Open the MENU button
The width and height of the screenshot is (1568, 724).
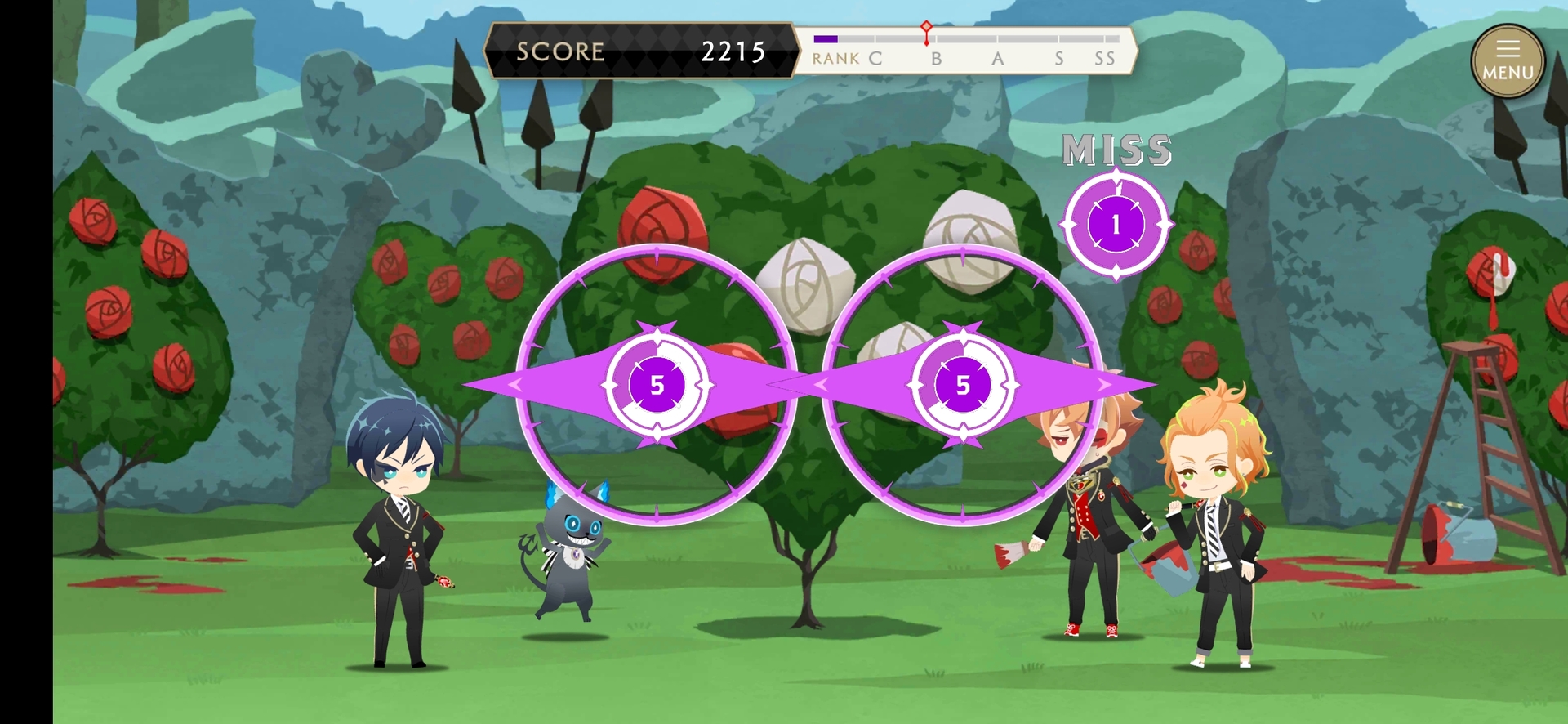(1508, 61)
